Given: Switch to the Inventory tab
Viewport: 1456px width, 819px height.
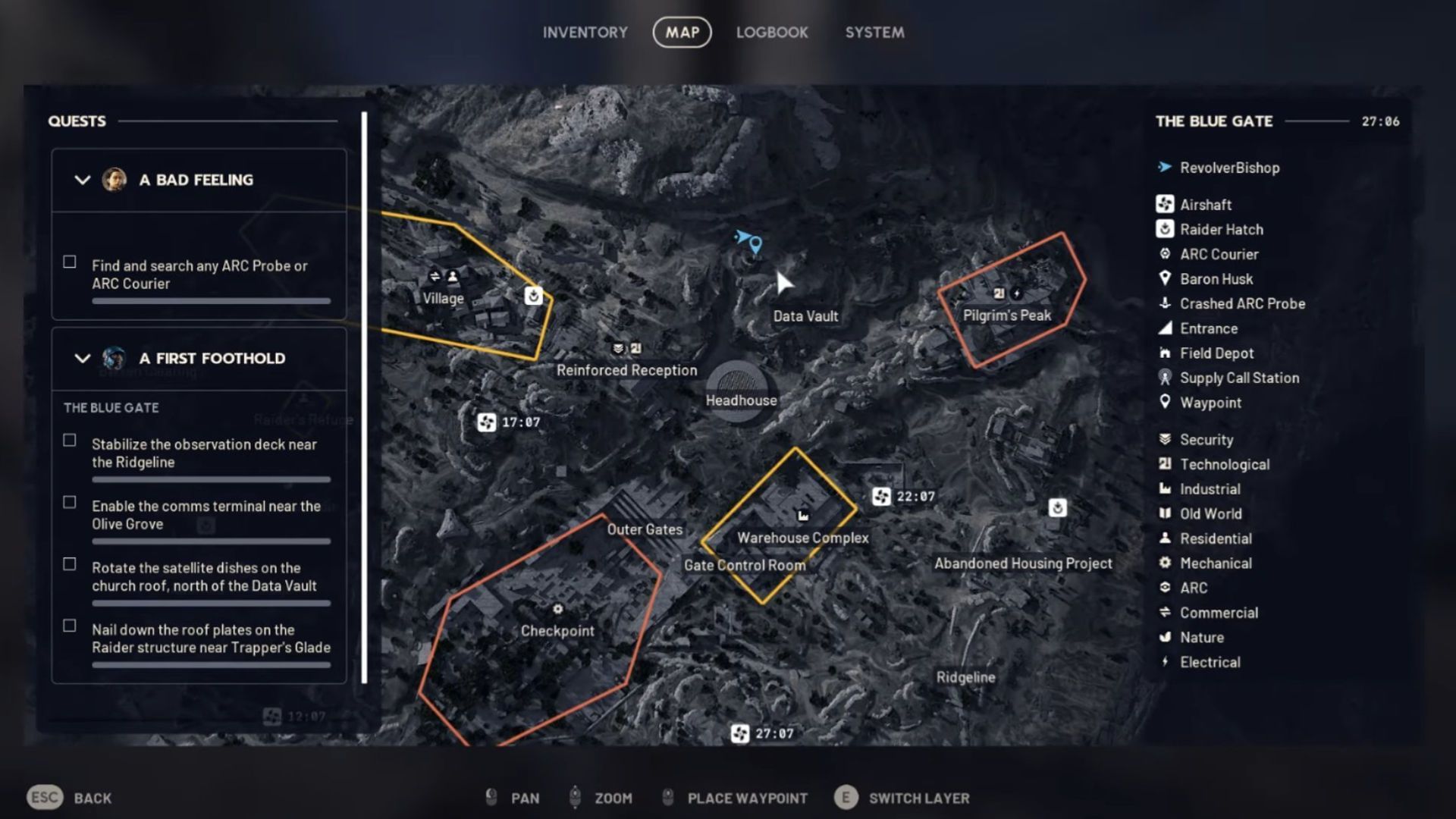Looking at the screenshot, I should click(x=585, y=32).
